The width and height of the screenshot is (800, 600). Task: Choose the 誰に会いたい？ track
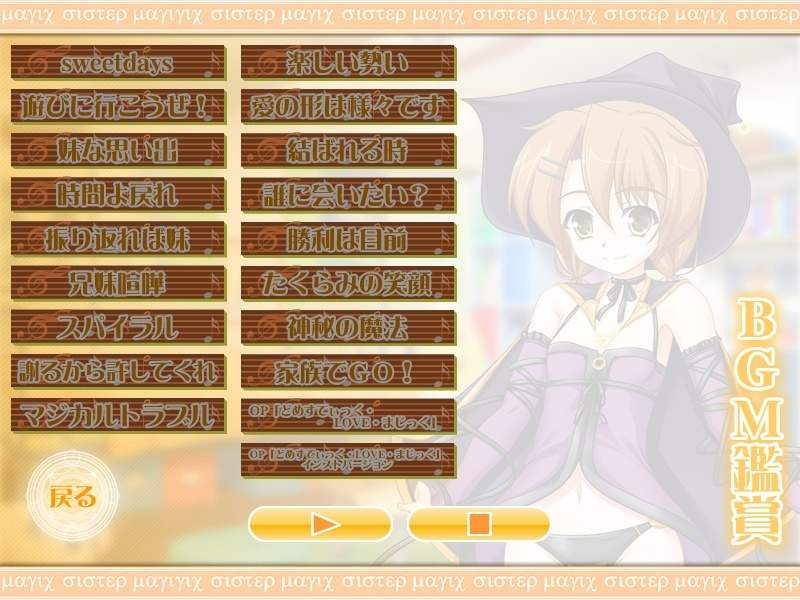(348, 194)
